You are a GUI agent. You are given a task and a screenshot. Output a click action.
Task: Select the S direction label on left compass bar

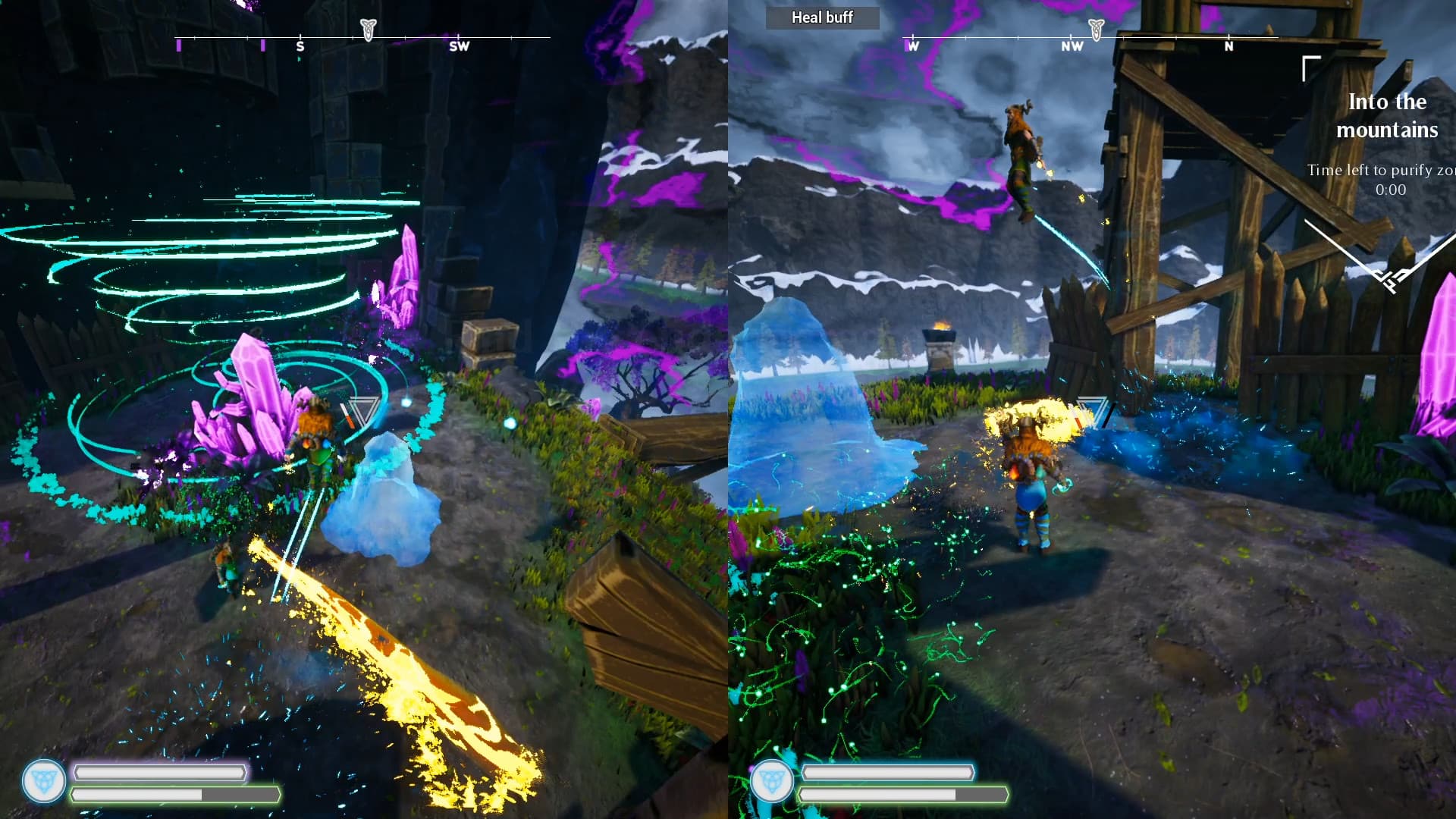300,46
